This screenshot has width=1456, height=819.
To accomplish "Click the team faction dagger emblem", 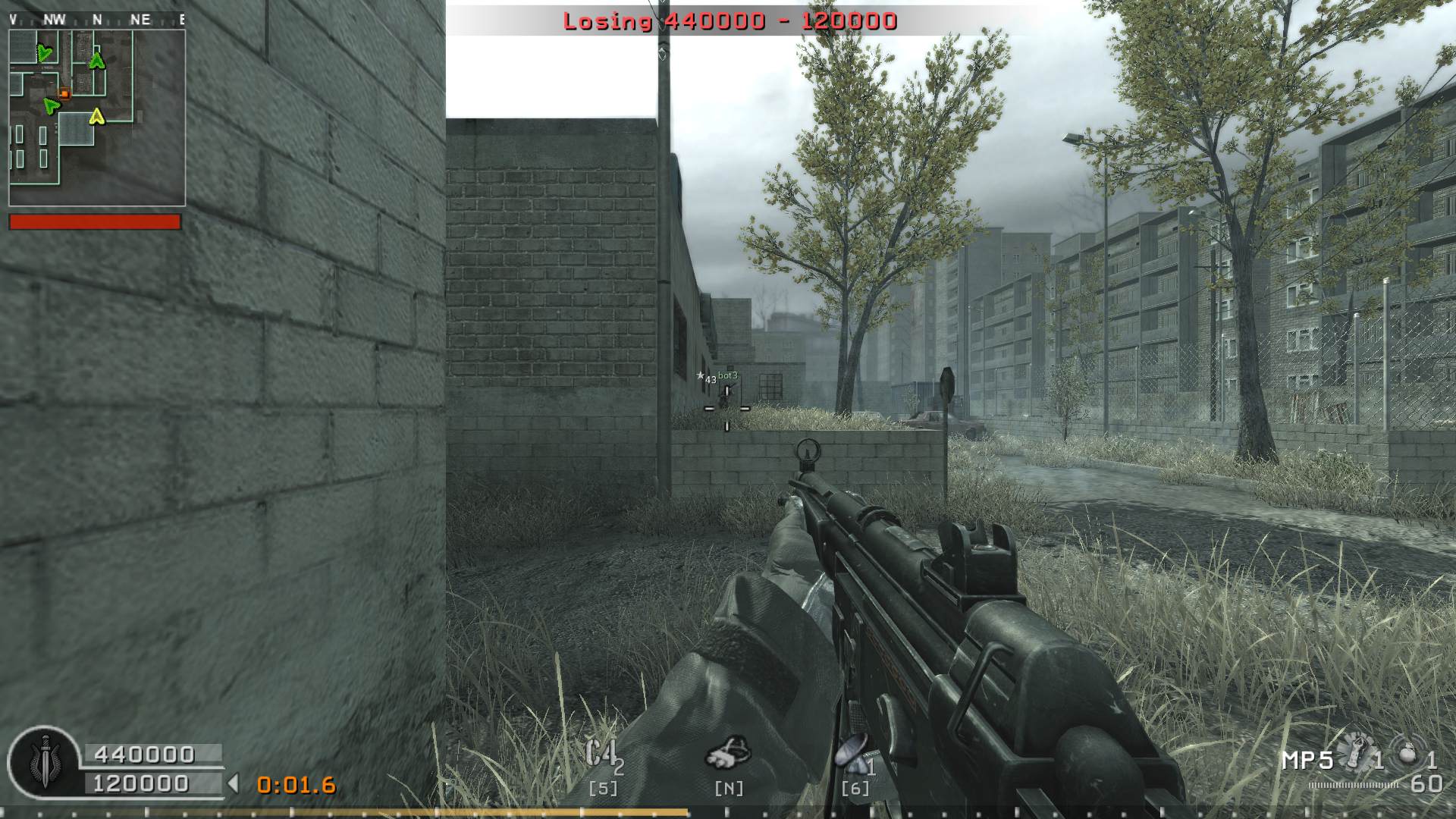I will pyautogui.click(x=44, y=761).
